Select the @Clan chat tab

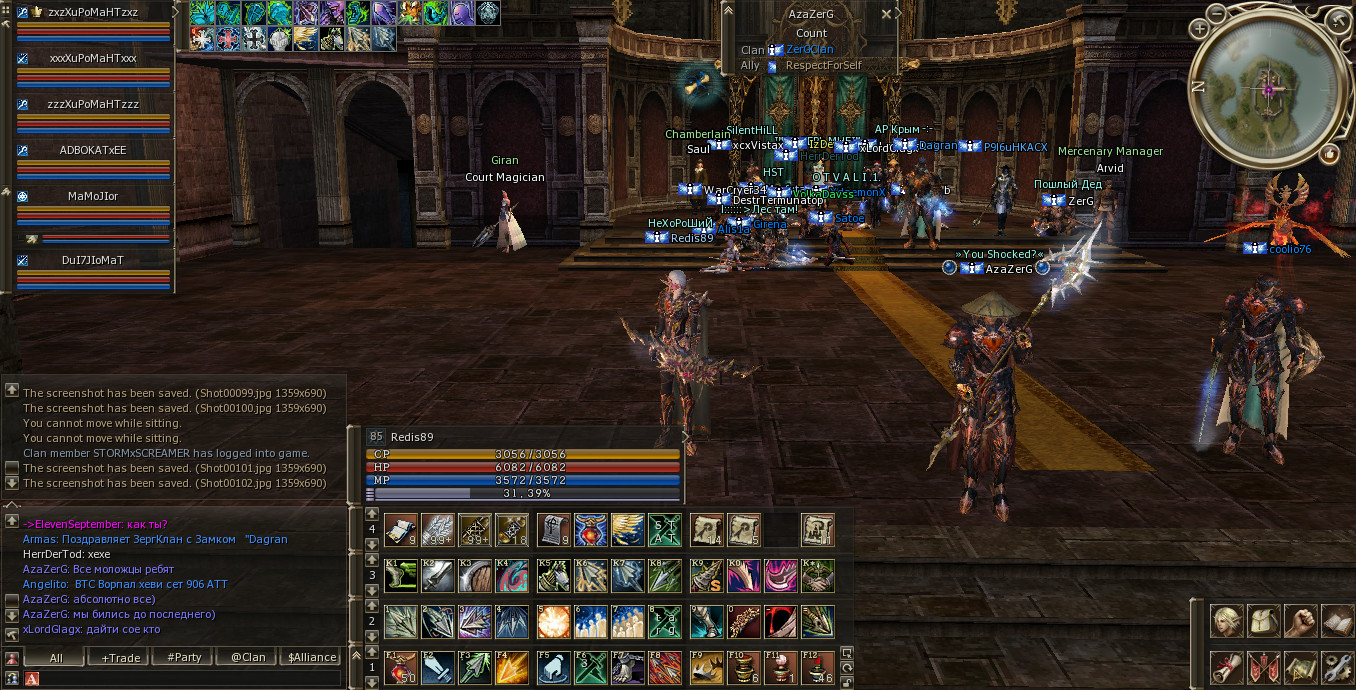[247, 657]
